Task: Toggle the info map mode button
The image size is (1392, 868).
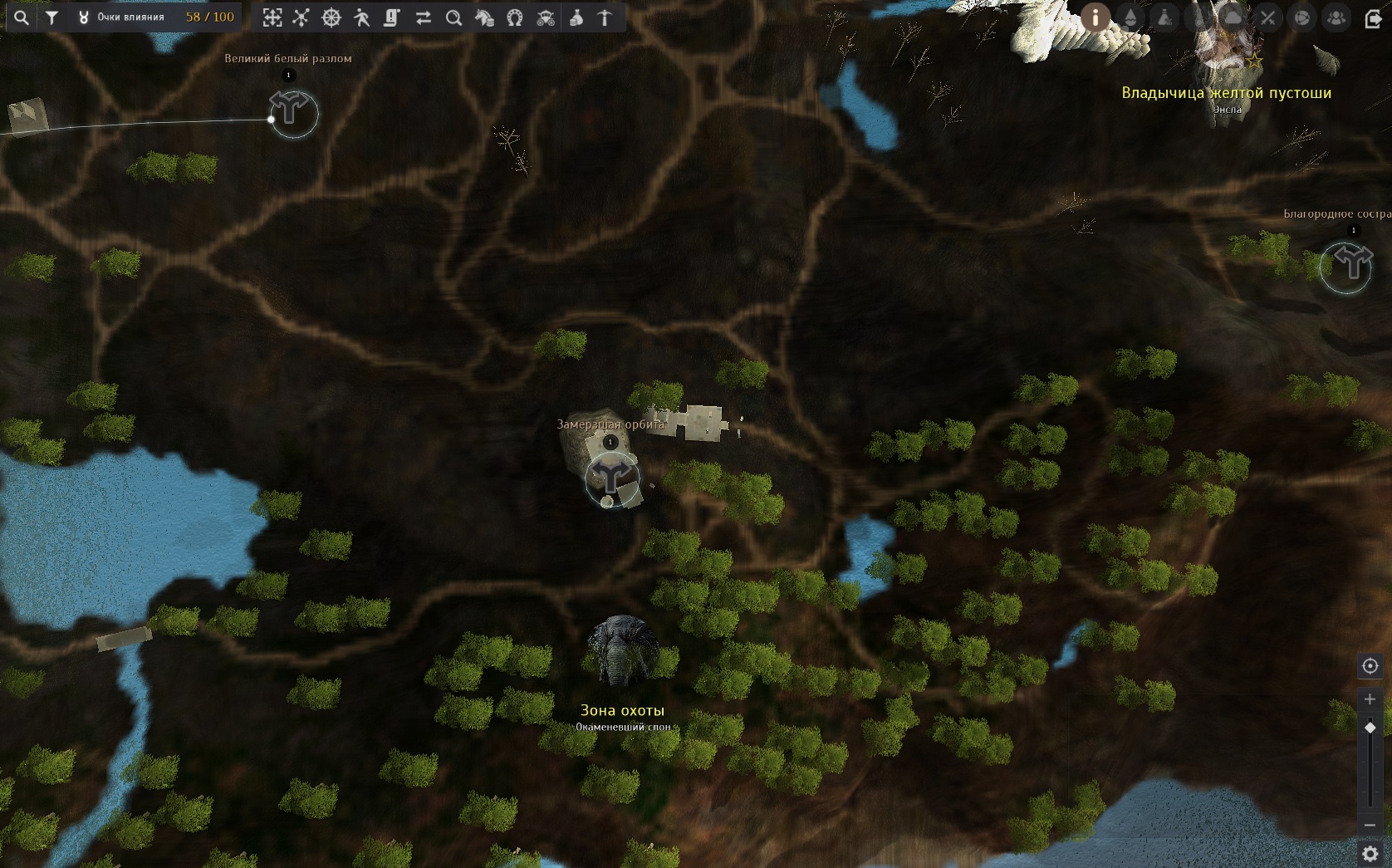Action: (x=1095, y=17)
